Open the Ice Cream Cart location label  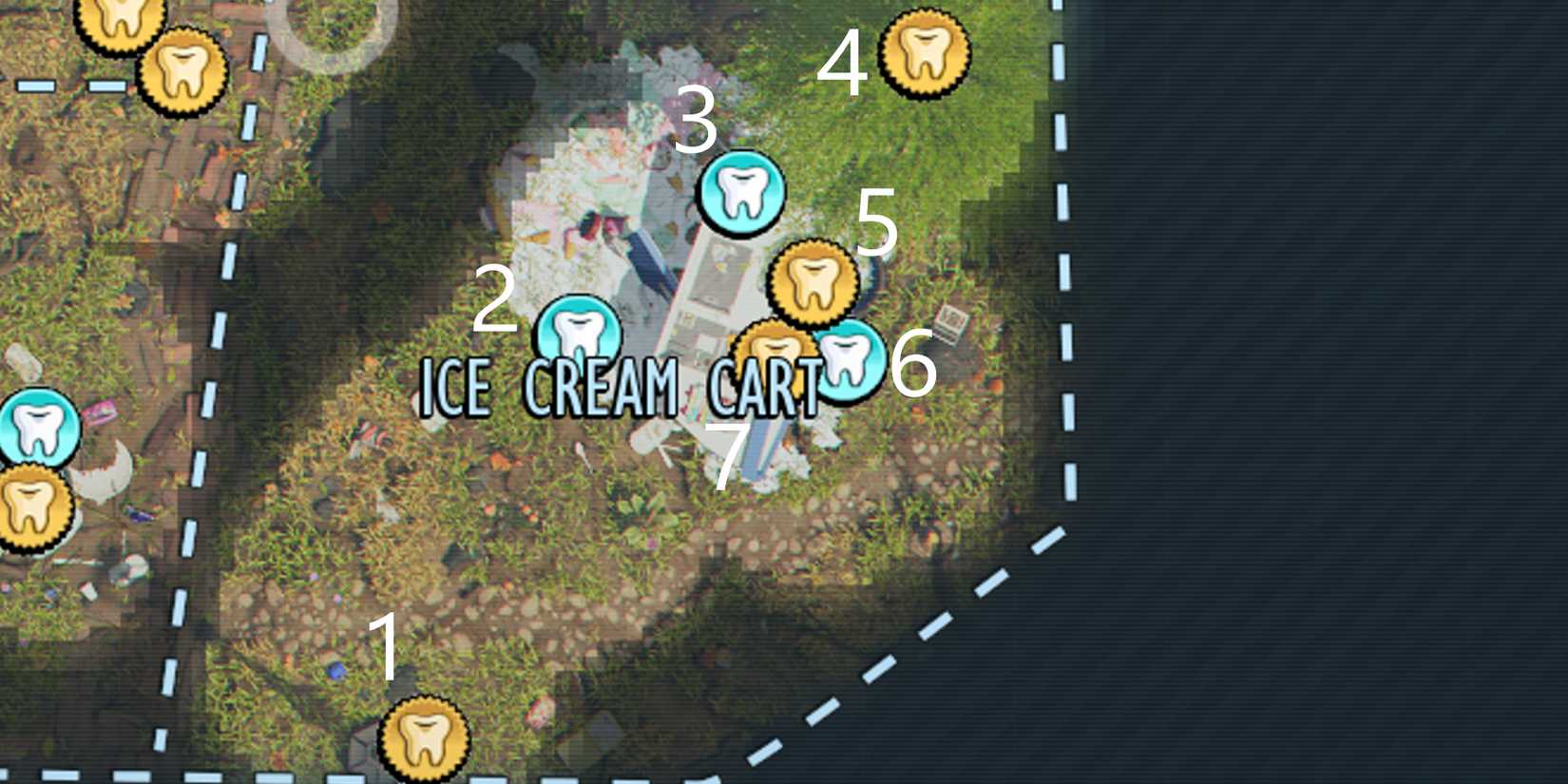[622, 385]
